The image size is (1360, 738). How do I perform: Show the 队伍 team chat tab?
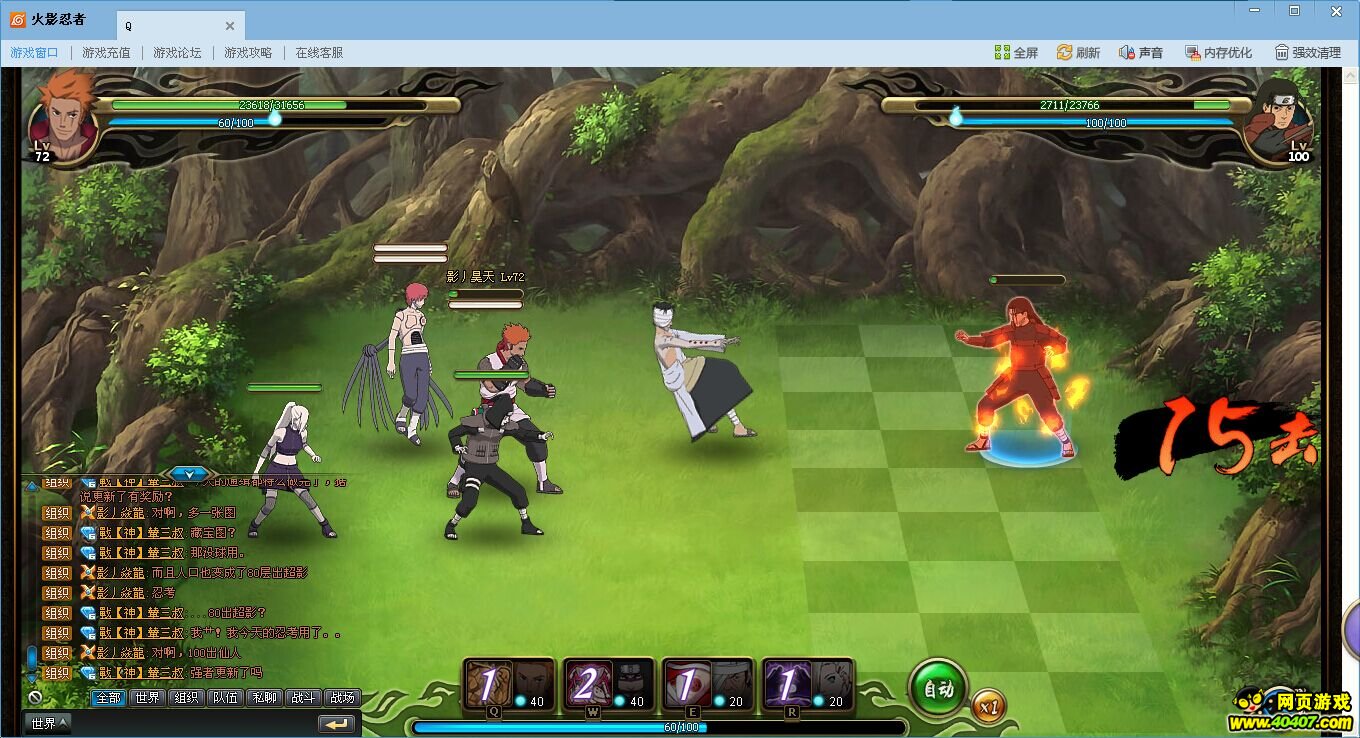coord(225,698)
